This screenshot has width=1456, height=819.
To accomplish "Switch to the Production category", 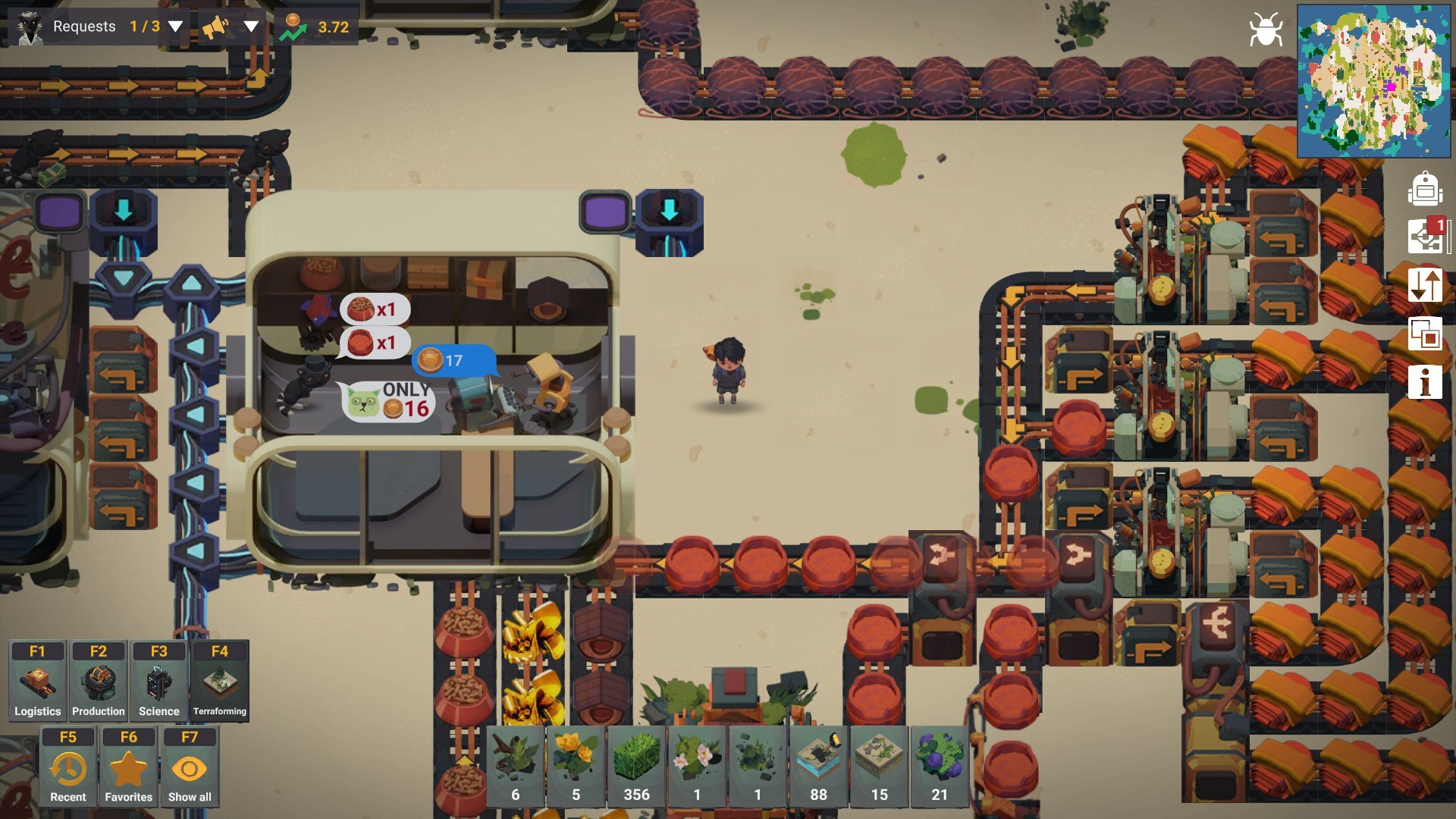I will coord(98,681).
